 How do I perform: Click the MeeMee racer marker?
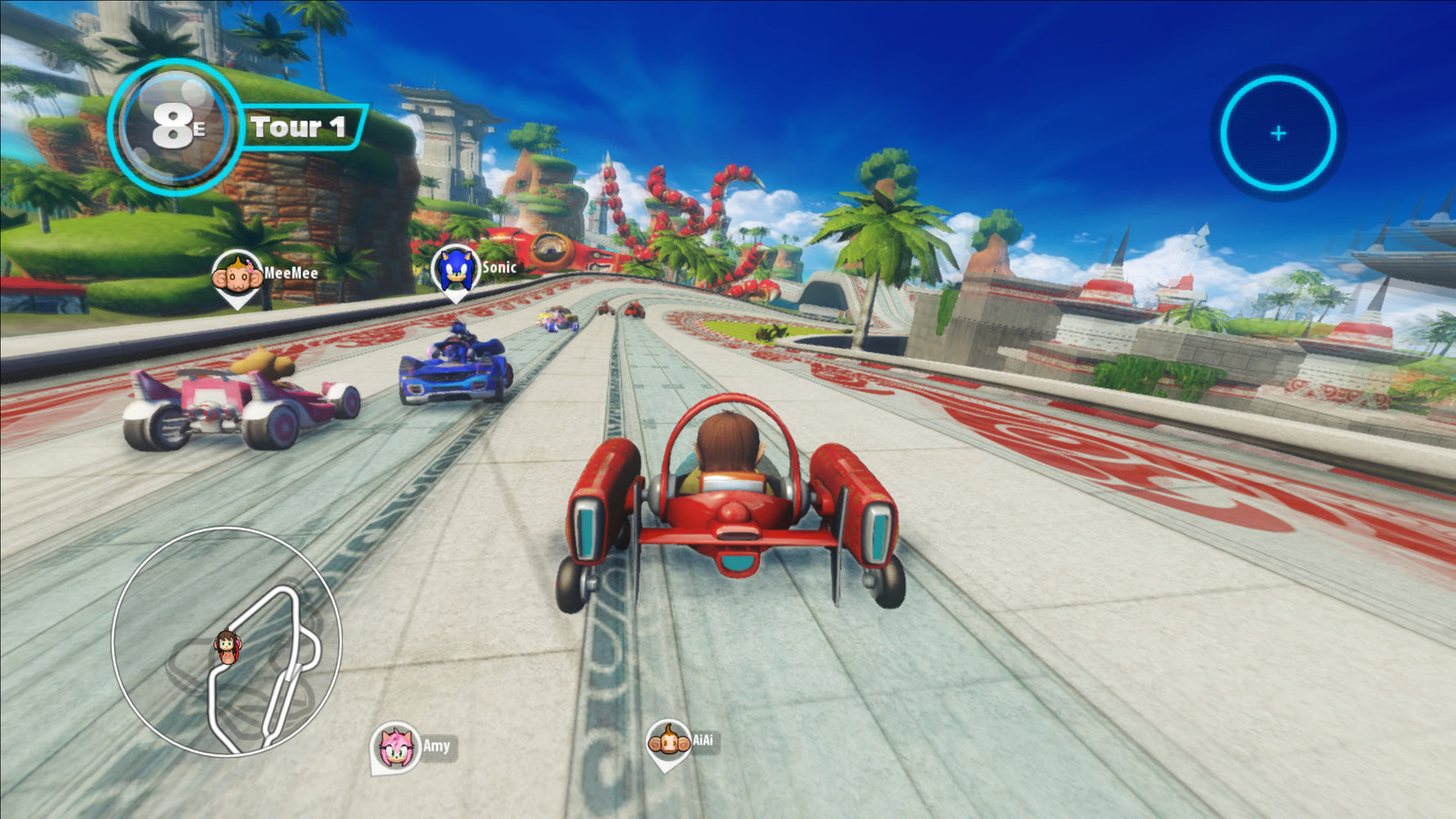coord(237,277)
